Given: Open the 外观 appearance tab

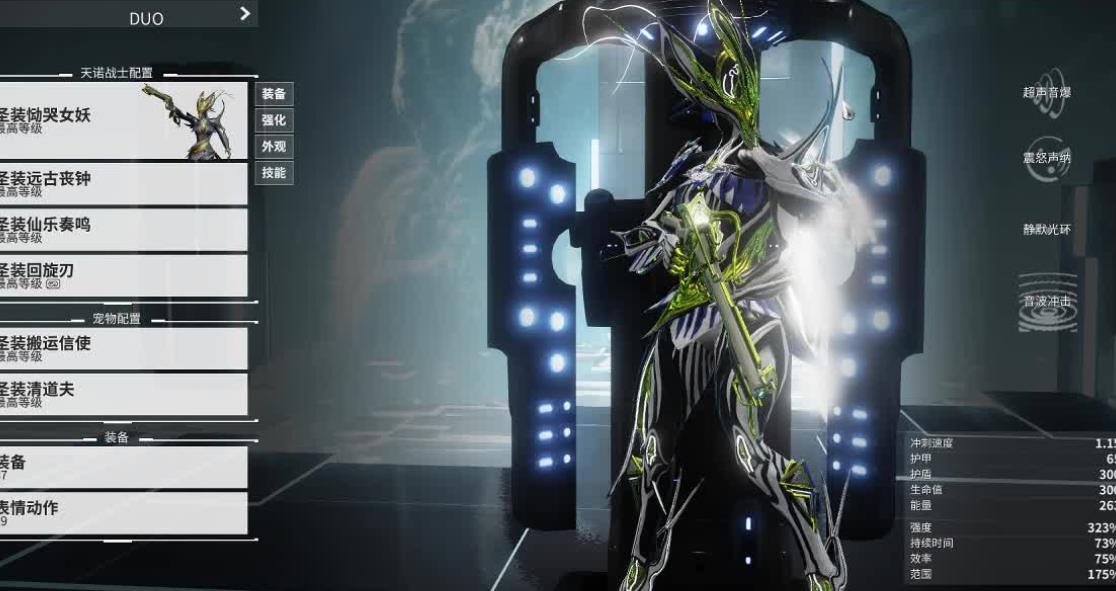Looking at the screenshot, I should (x=274, y=146).
